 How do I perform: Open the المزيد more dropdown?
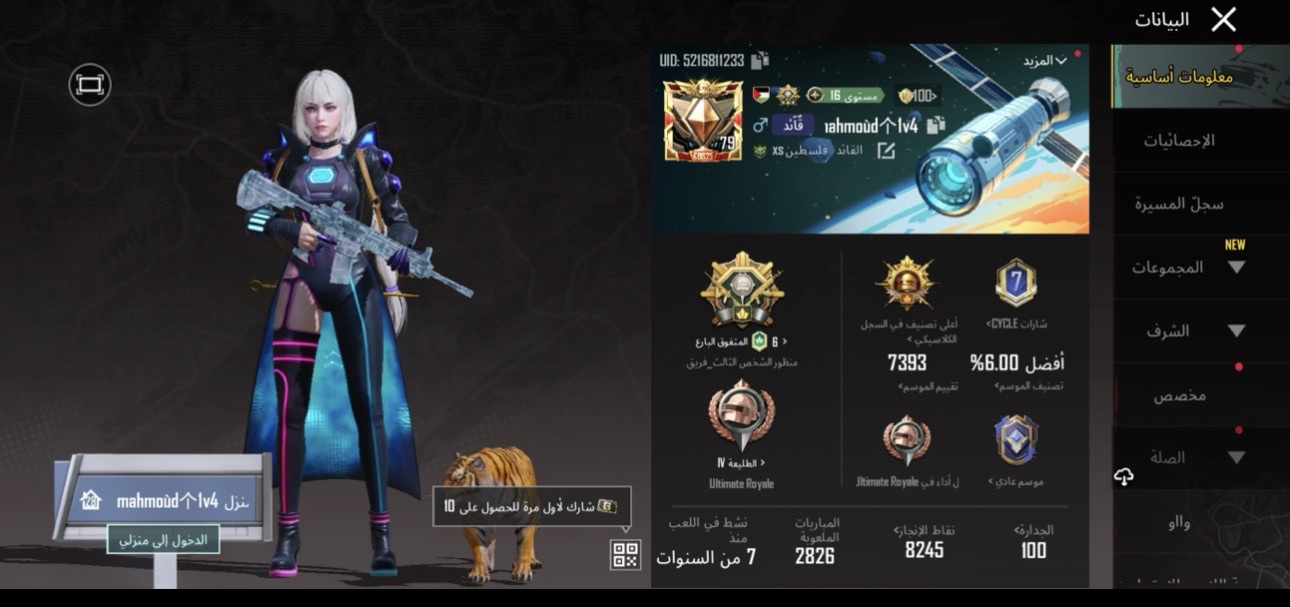point(1044,61)
